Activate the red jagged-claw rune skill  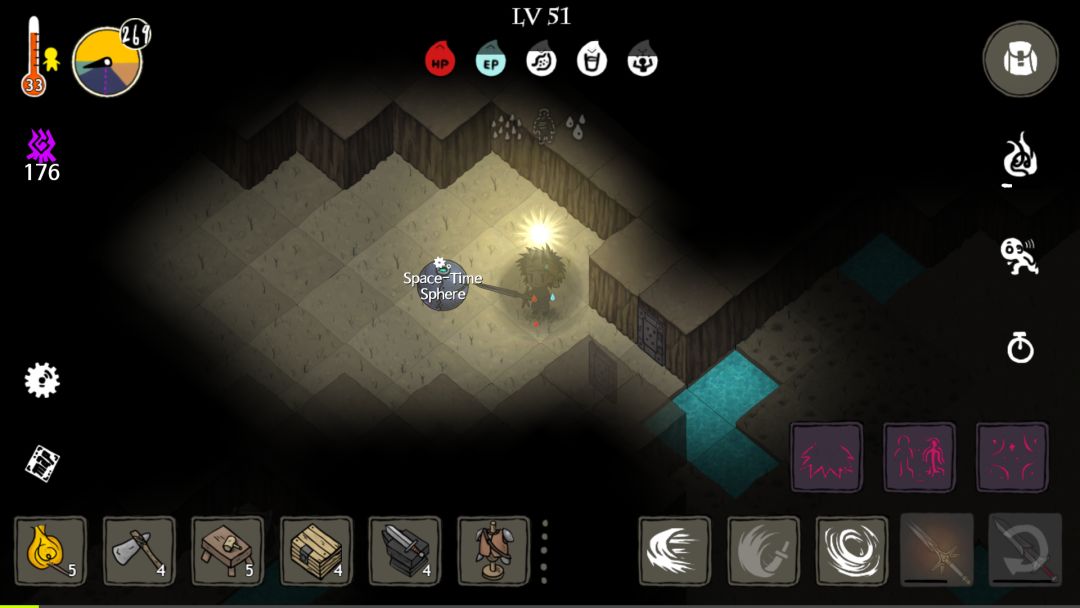pyautogui.click(x=826, y=457)
